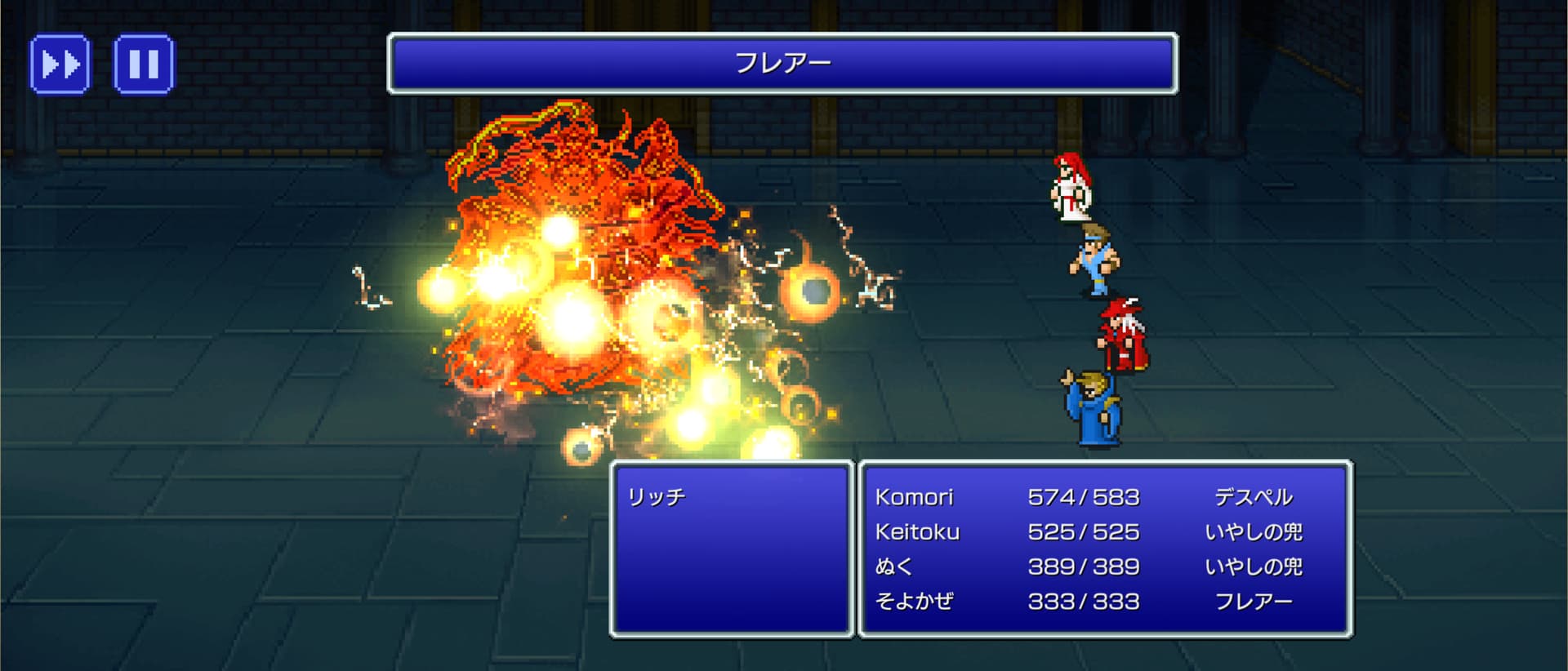Image resolution: width=1568 pixels, height=671 pixels.
Task: Toggle the fast-forward battle speed button
Action: 60,64
